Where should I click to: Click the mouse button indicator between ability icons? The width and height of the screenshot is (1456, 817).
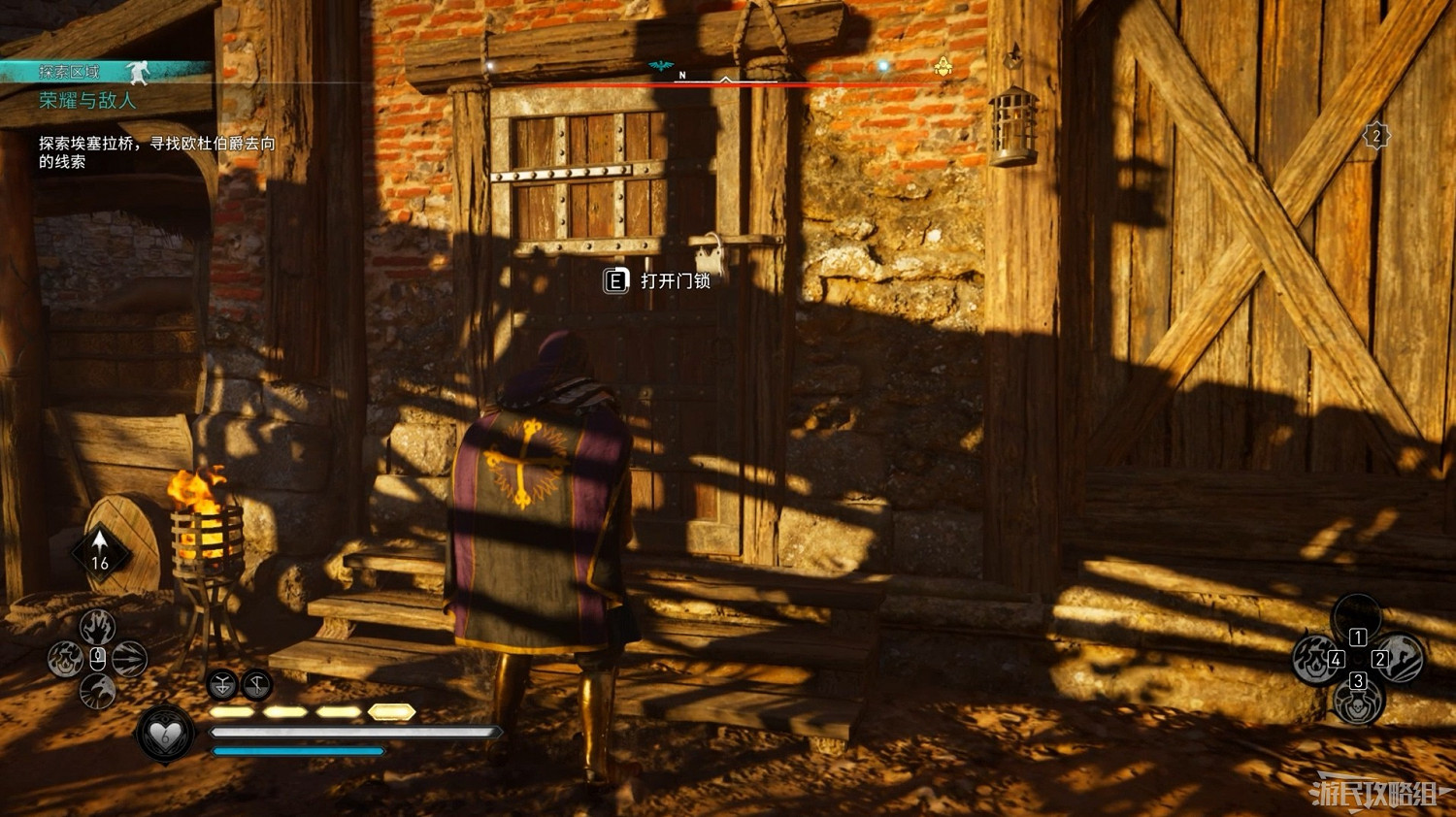(x=97, y=658)
